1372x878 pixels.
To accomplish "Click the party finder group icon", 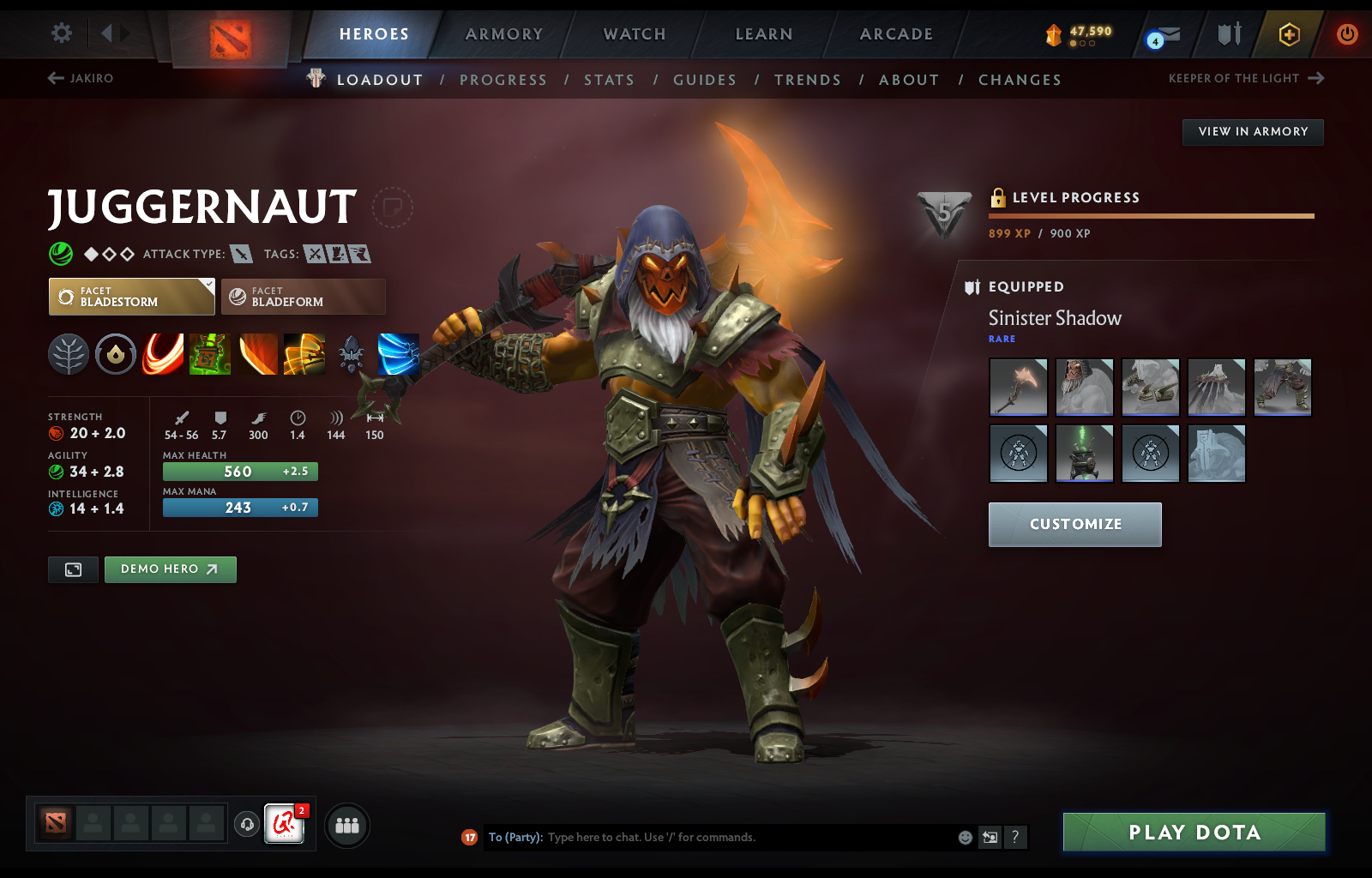I will (x=346, y=826).
